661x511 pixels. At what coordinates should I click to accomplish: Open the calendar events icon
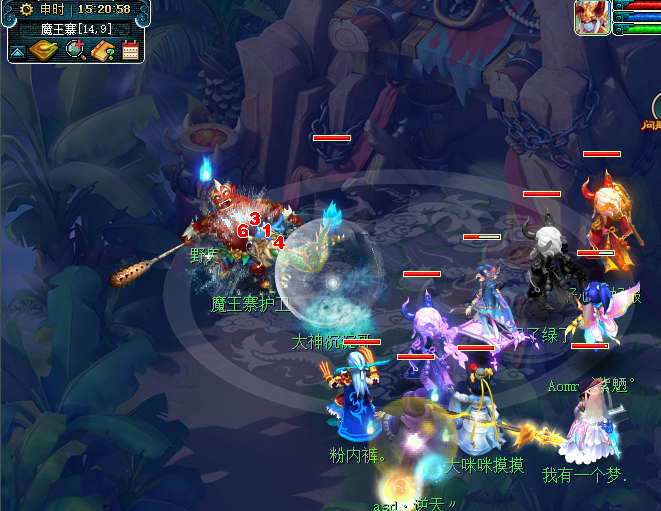[129, 51]
